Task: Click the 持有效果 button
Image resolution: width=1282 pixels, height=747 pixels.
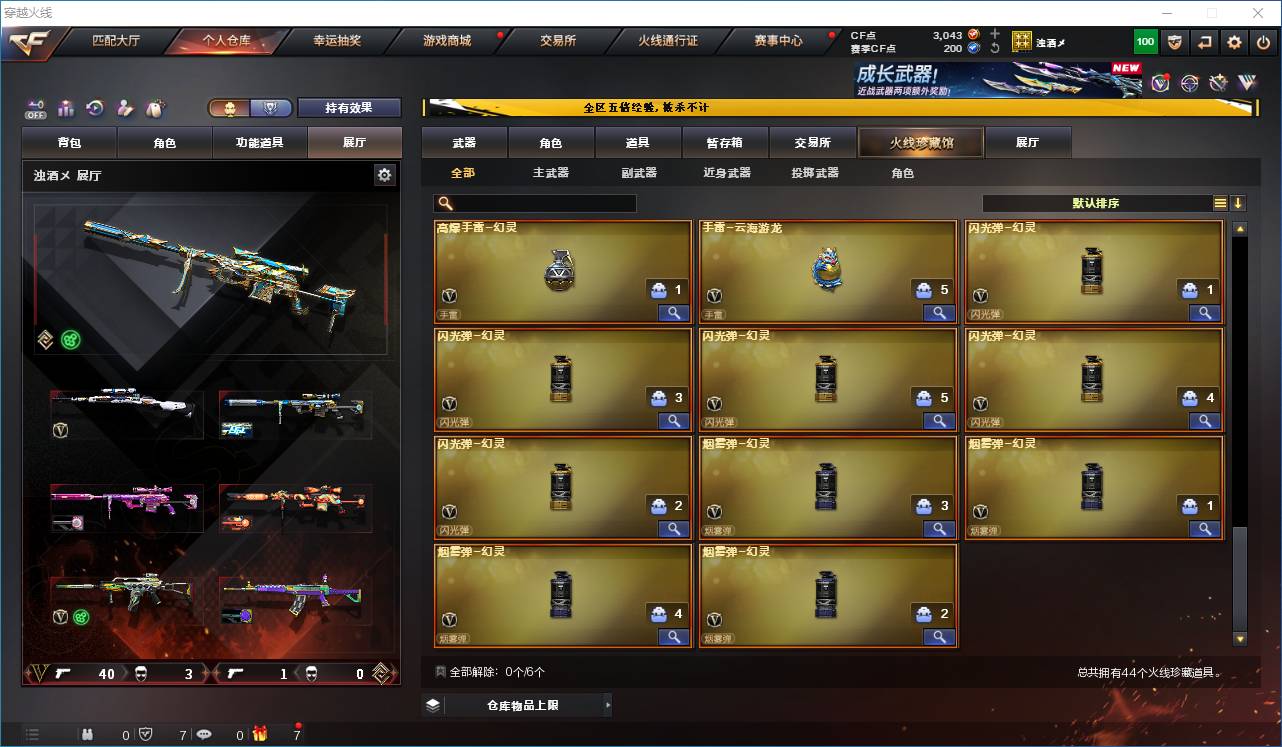Action: point(348,107)
